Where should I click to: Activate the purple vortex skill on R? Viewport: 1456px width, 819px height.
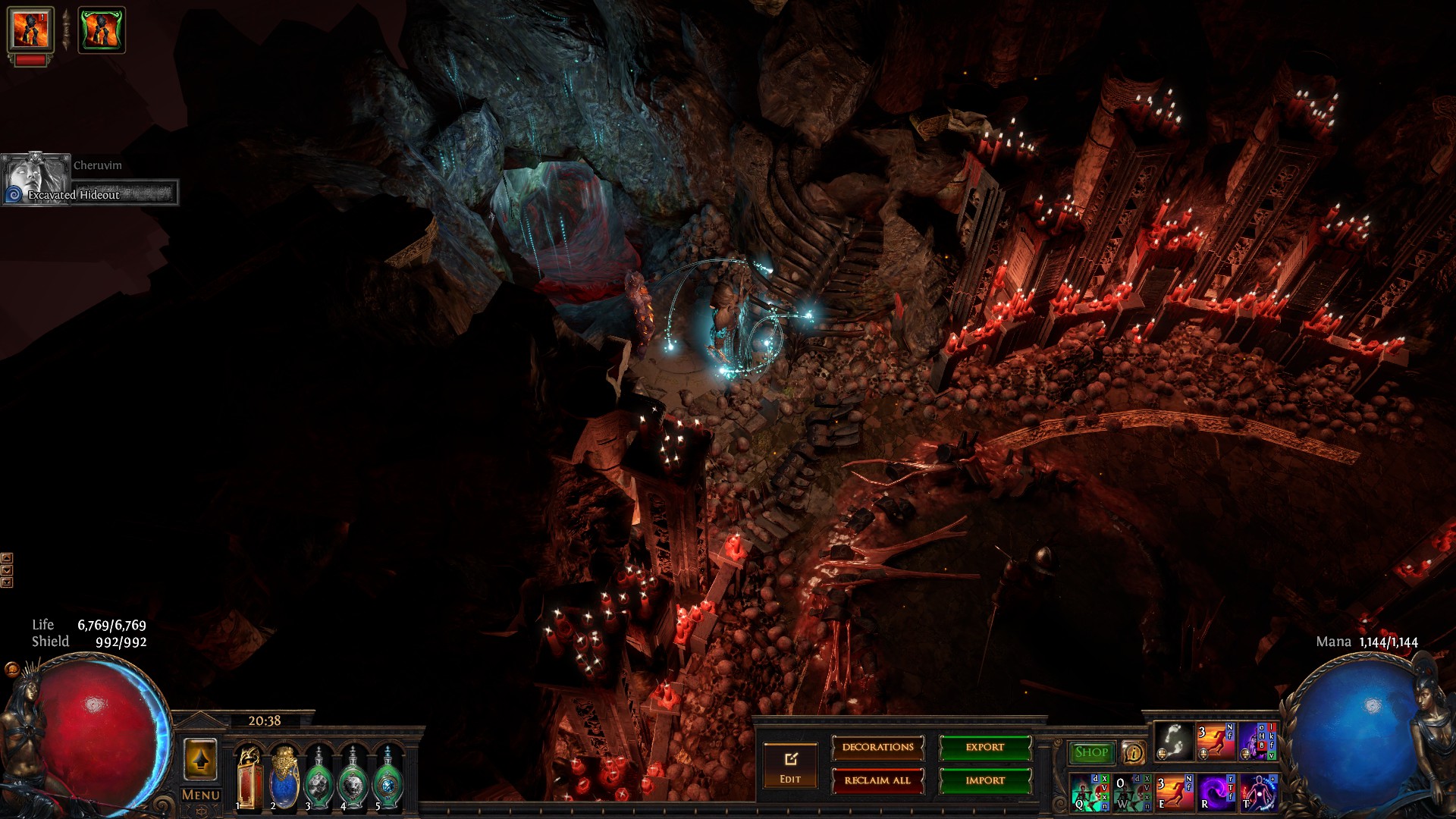pyautogui.click(x=1216, y=792)
